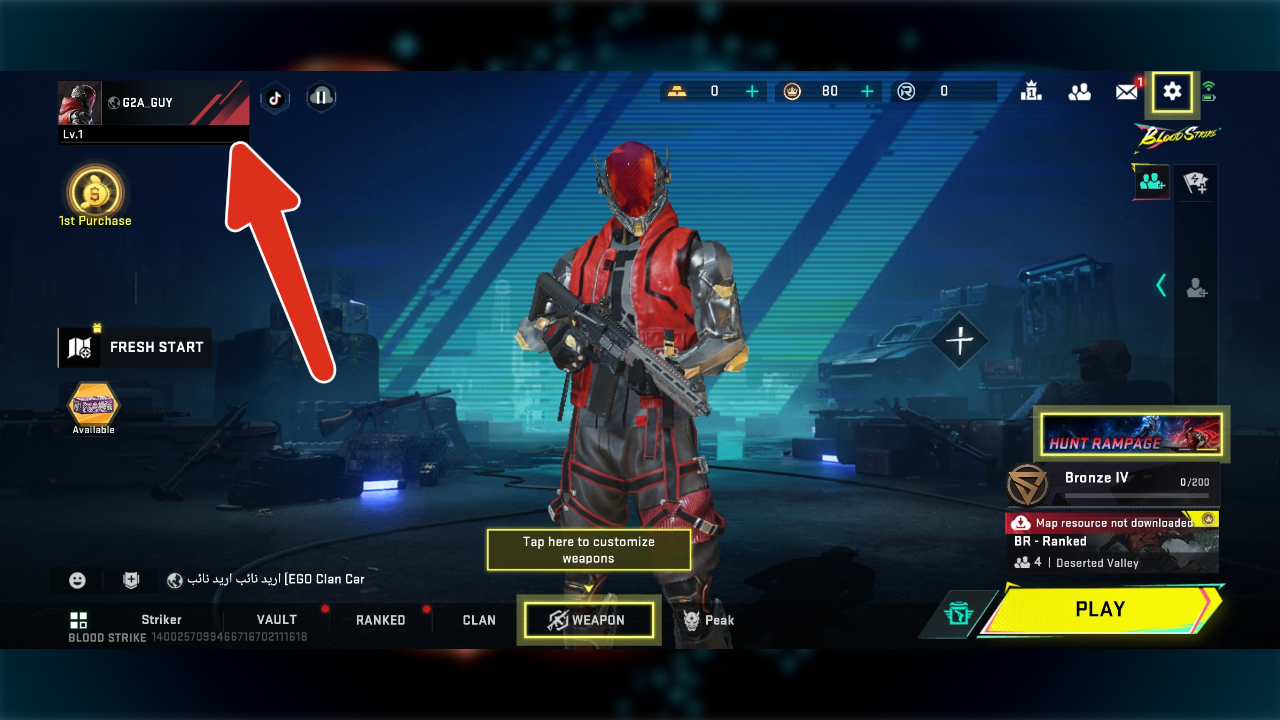Switch to the Striker tab
This screenshot has height=720, width=1280.
161,620
